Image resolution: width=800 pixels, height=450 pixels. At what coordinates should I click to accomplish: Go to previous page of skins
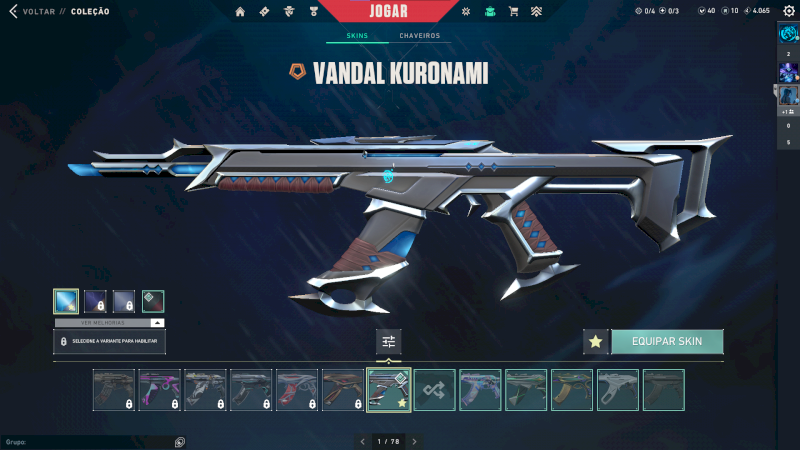(363, 441)
